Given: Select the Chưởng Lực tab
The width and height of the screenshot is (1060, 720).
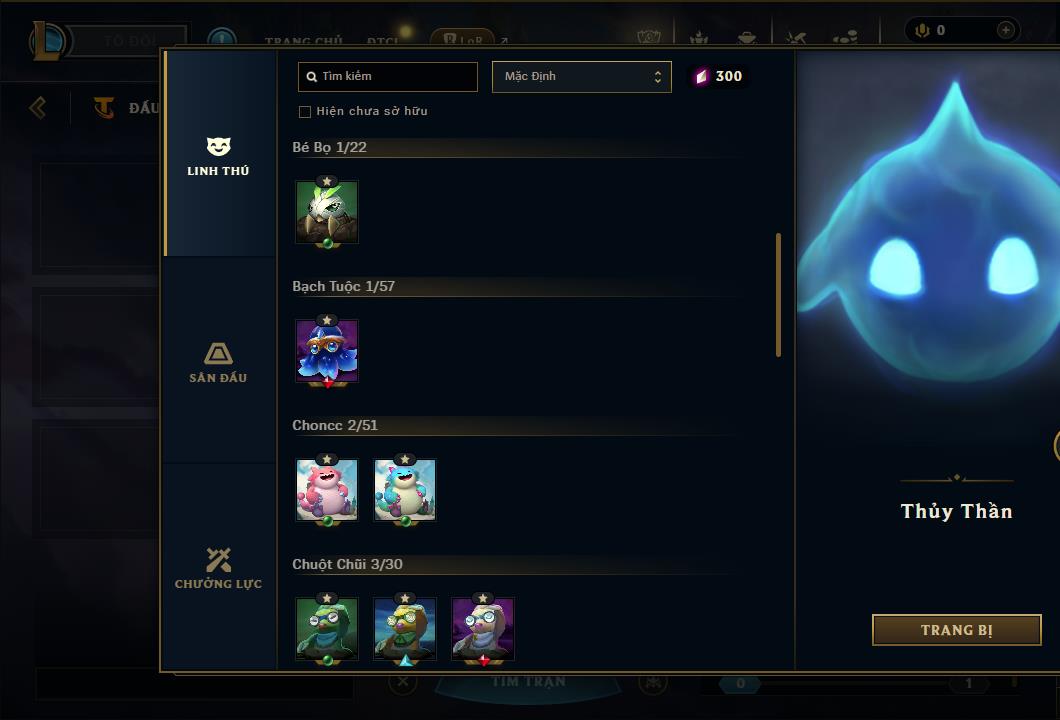Looking at the screenshot, I should [x=218, y=568].
